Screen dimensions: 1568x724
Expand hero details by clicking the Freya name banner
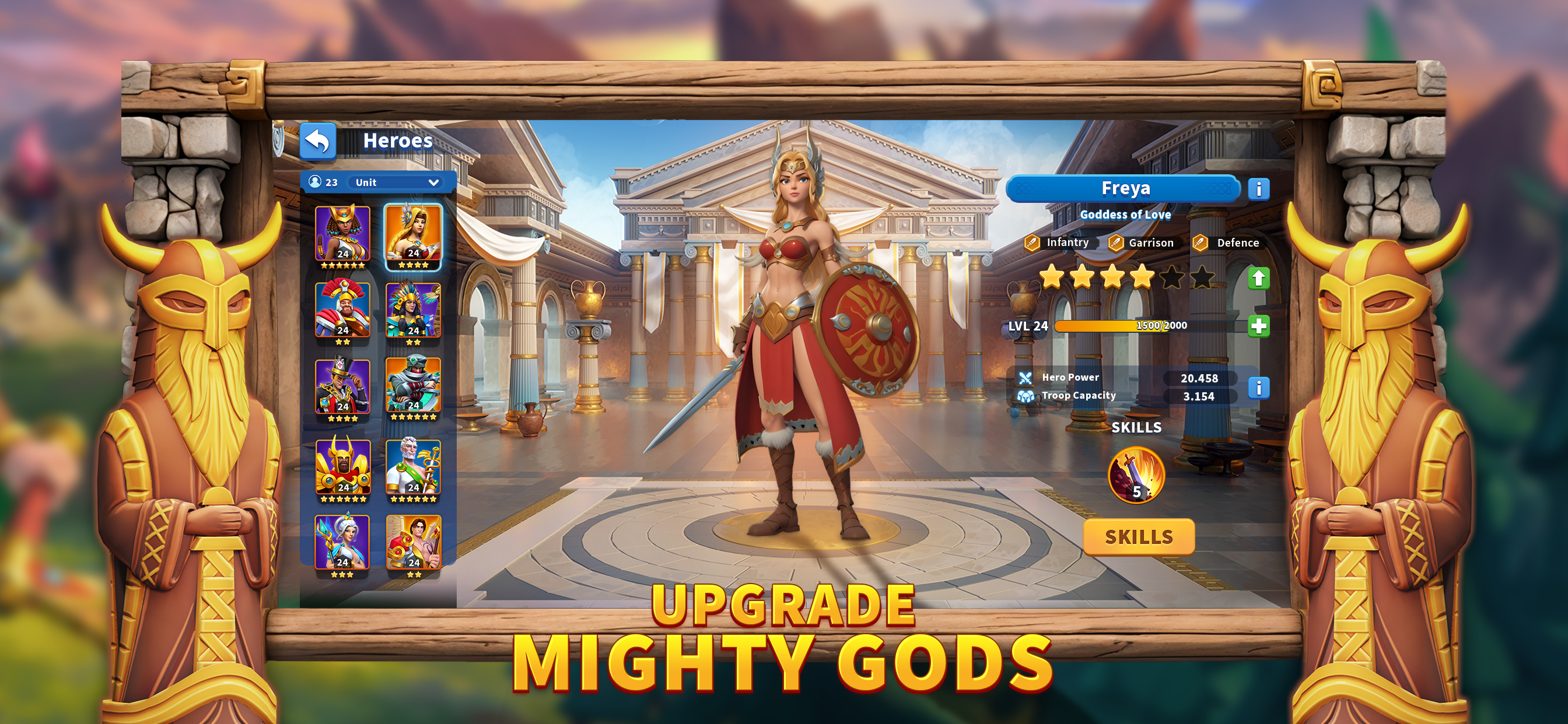point(1123,189)
